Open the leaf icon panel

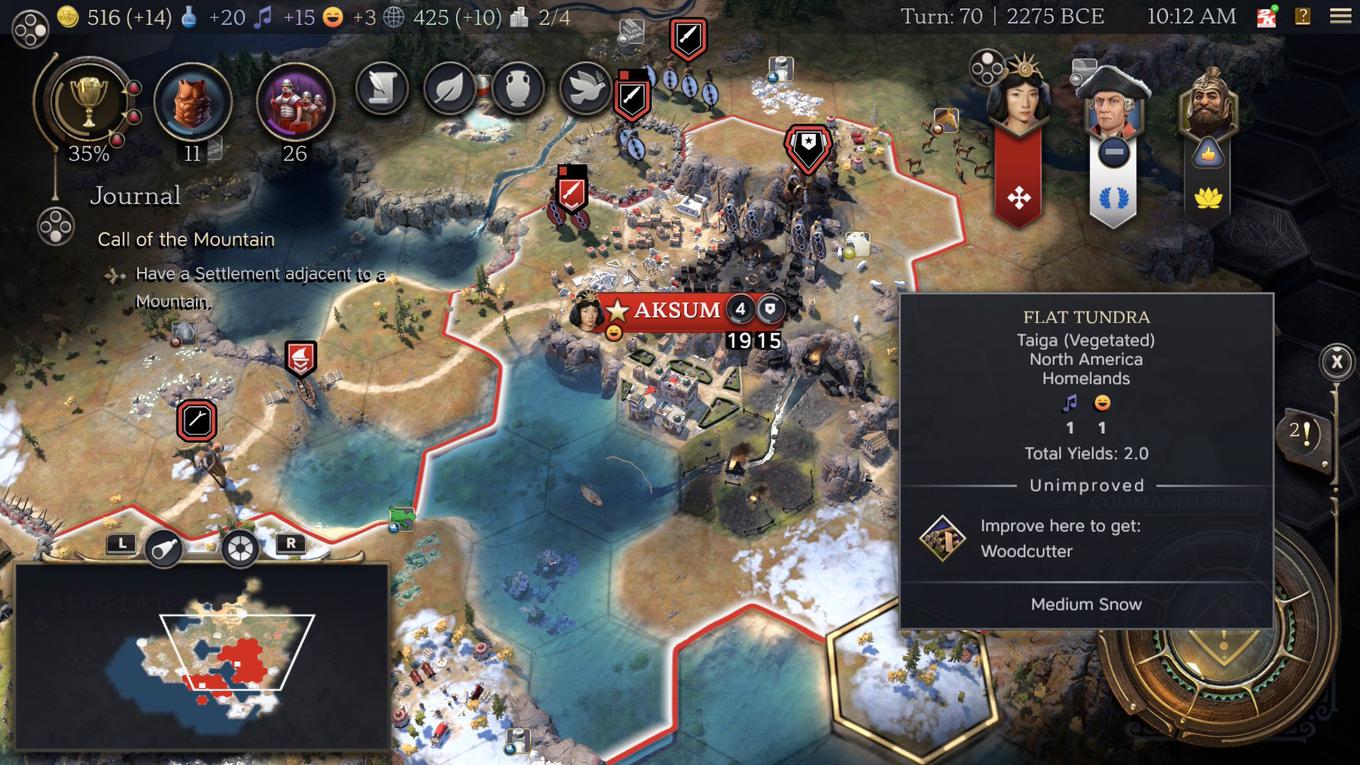point(449,89)
